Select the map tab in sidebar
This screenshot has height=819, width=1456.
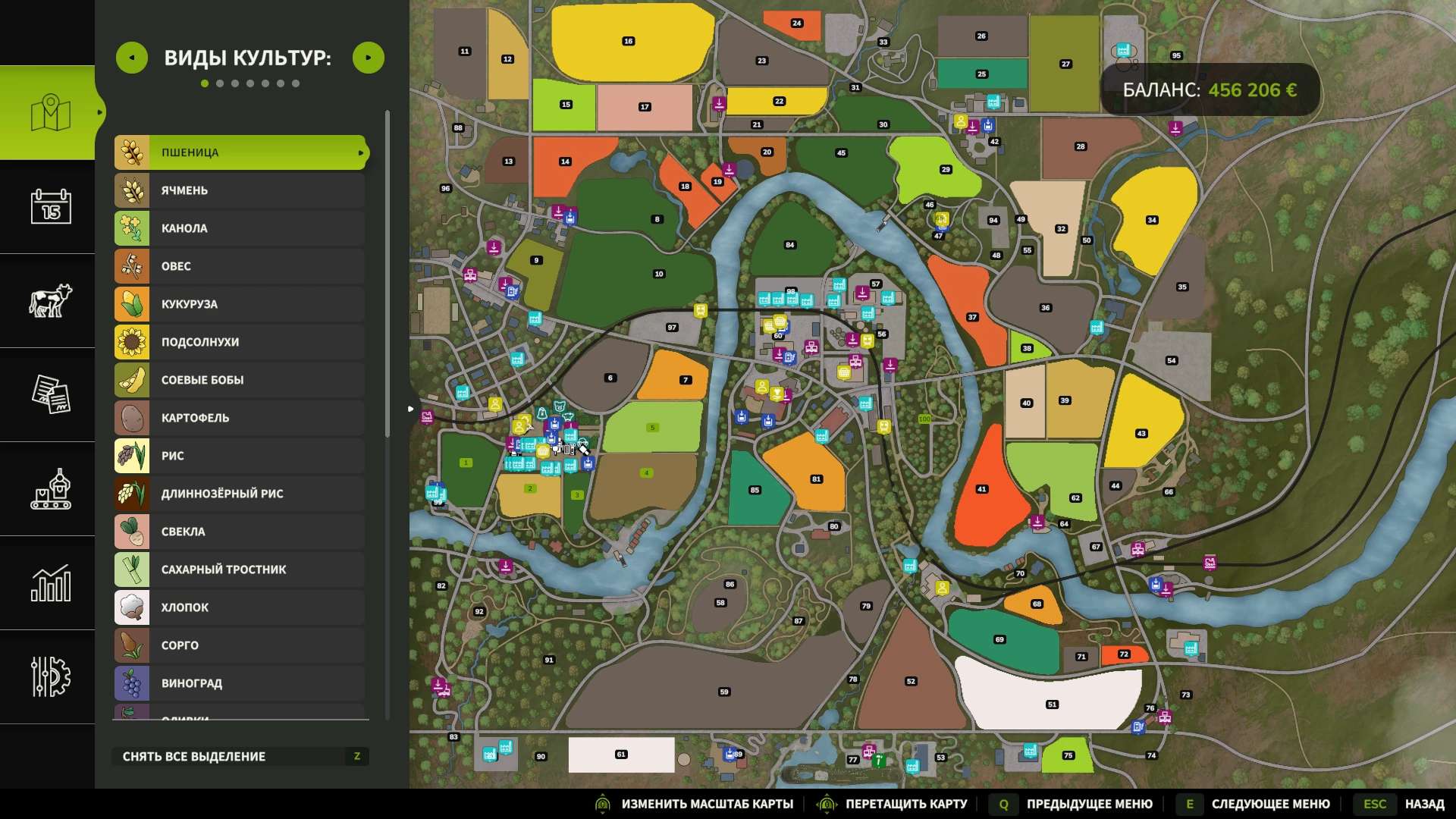point(50,112)
